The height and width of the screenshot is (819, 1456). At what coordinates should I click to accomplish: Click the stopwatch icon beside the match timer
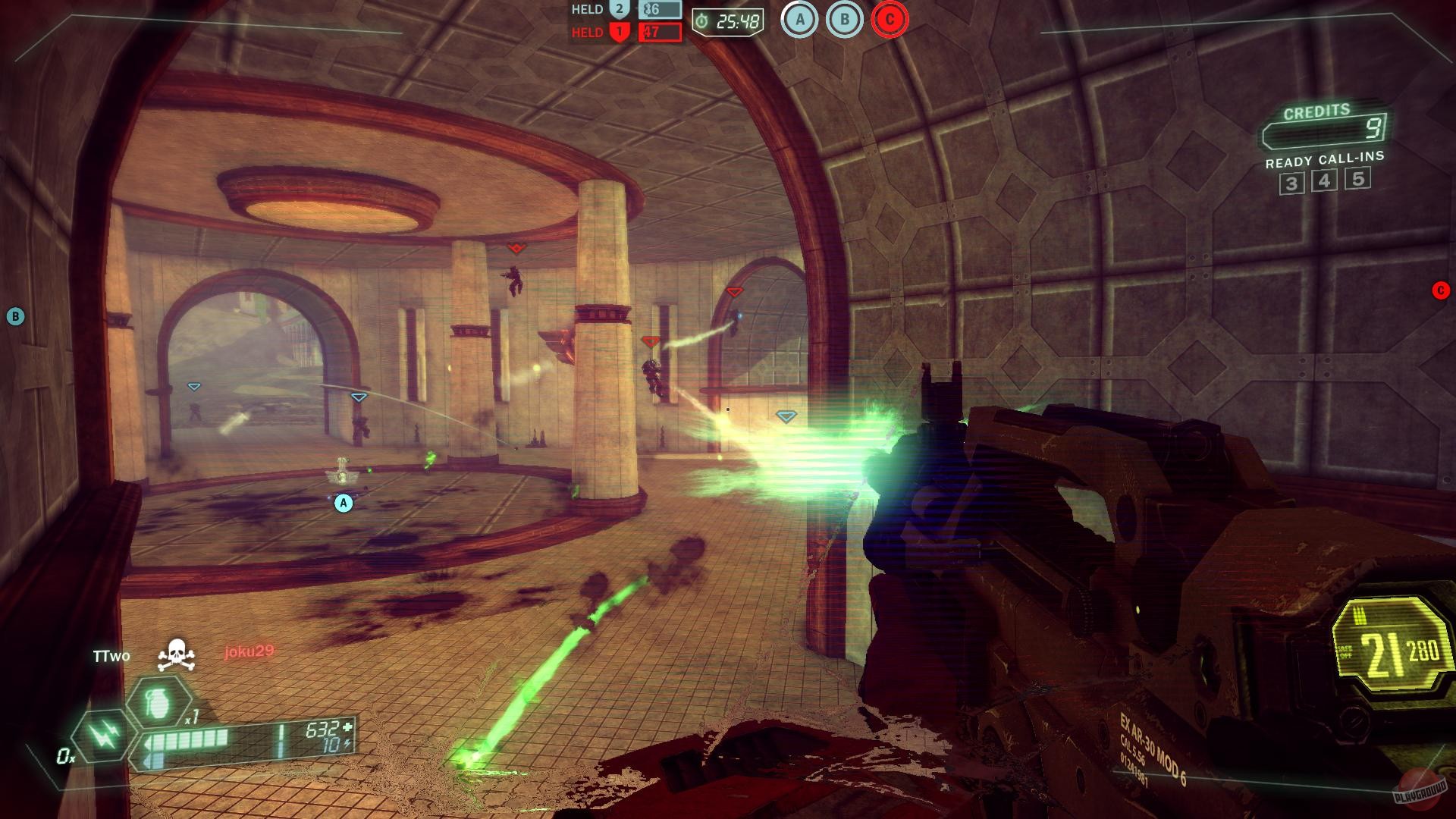coord(701,20)
